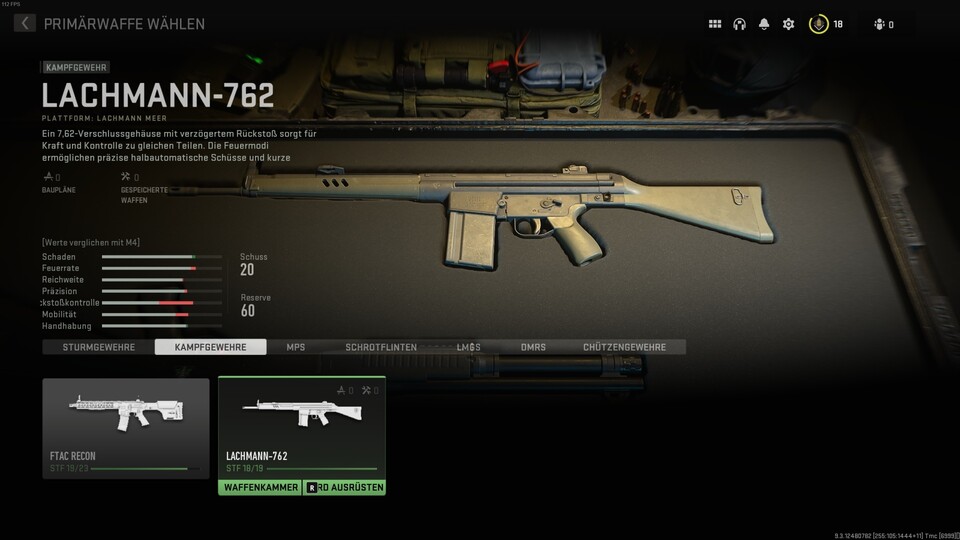This screenshot has width=960, height=540.
Task: Open the grid menu icon
Action: [715, 24]
